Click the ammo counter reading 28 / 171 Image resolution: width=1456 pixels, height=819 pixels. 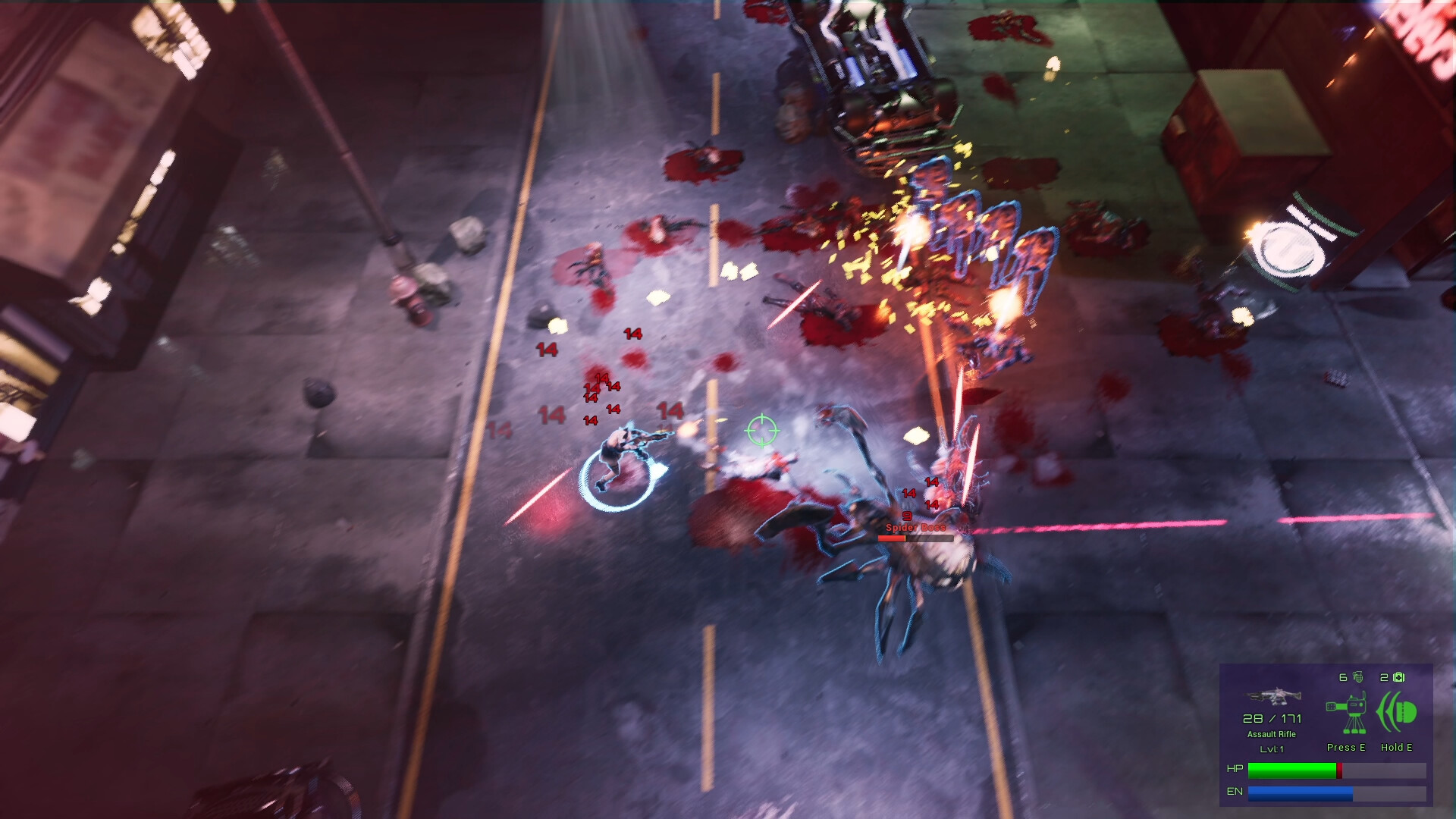pos(1272,720)
